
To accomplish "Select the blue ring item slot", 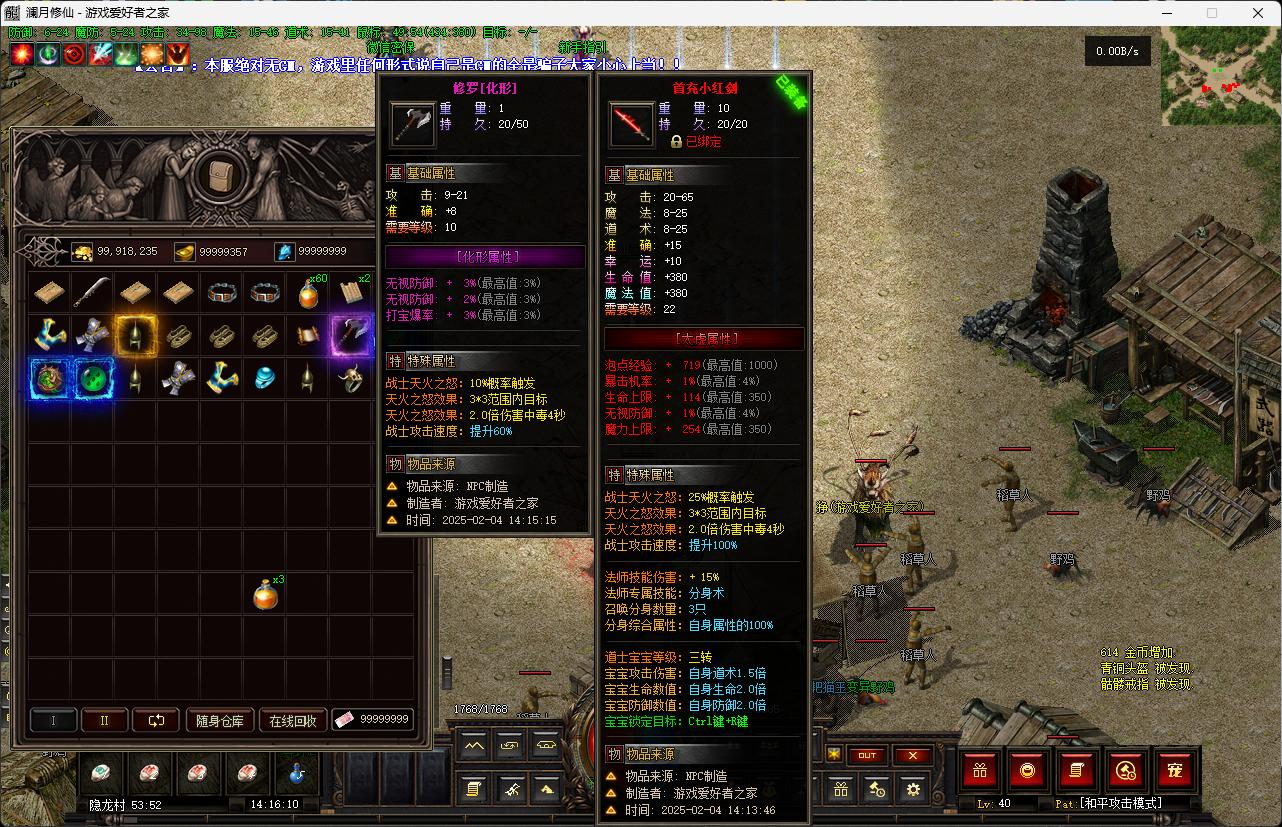I will pyautogui.click(x=265, y=378).
